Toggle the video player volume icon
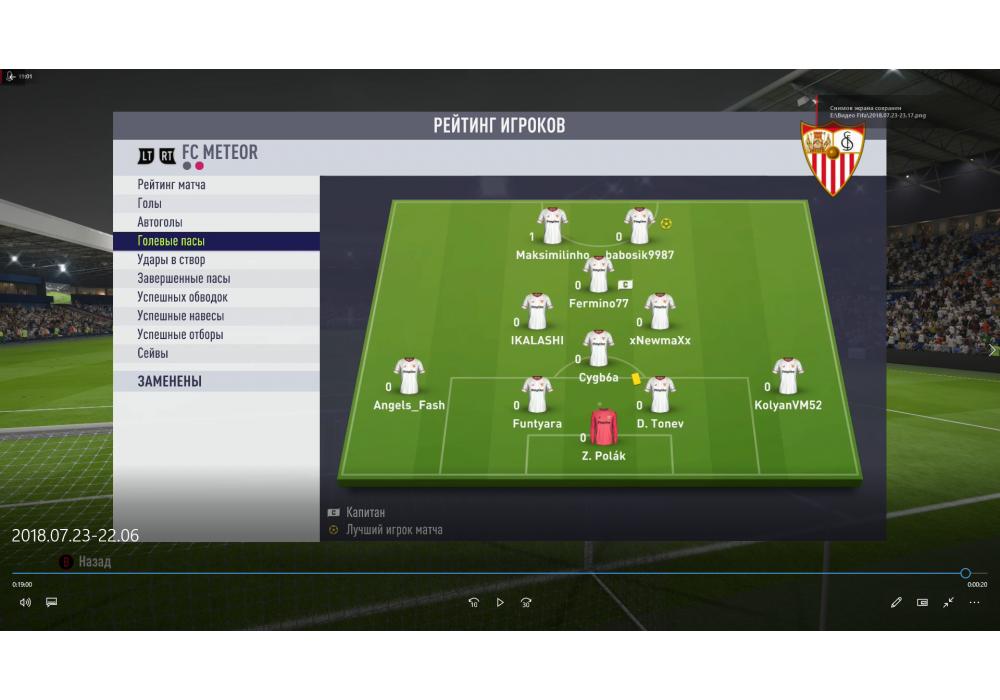Image resolution: width=1000 pixels, height=700 pixels. (x=25, y=602)
